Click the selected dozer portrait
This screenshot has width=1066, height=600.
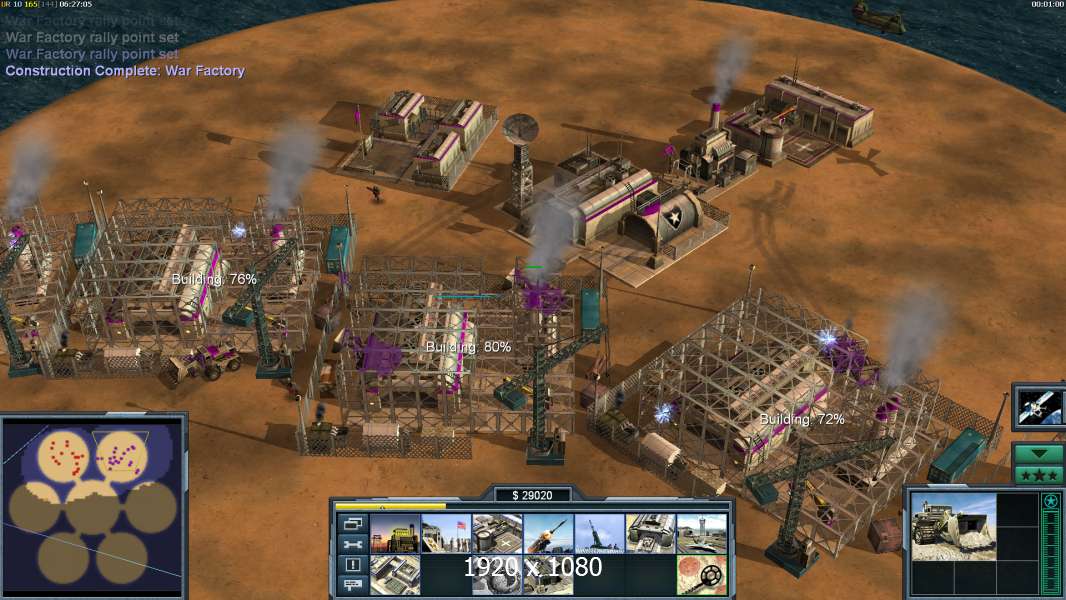tap(953, 526)
